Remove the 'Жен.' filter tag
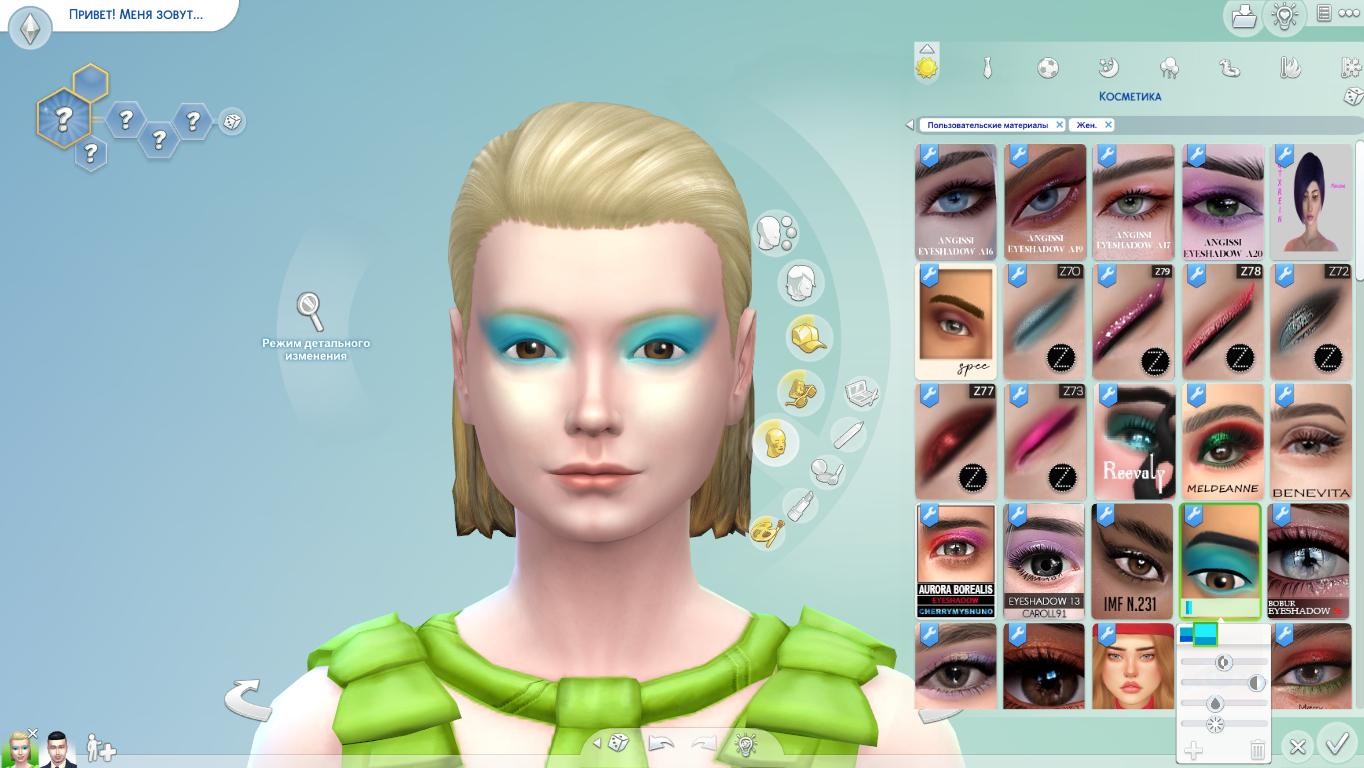The width and height of the screenshot is (1364, 768). tap(1108, 125)
